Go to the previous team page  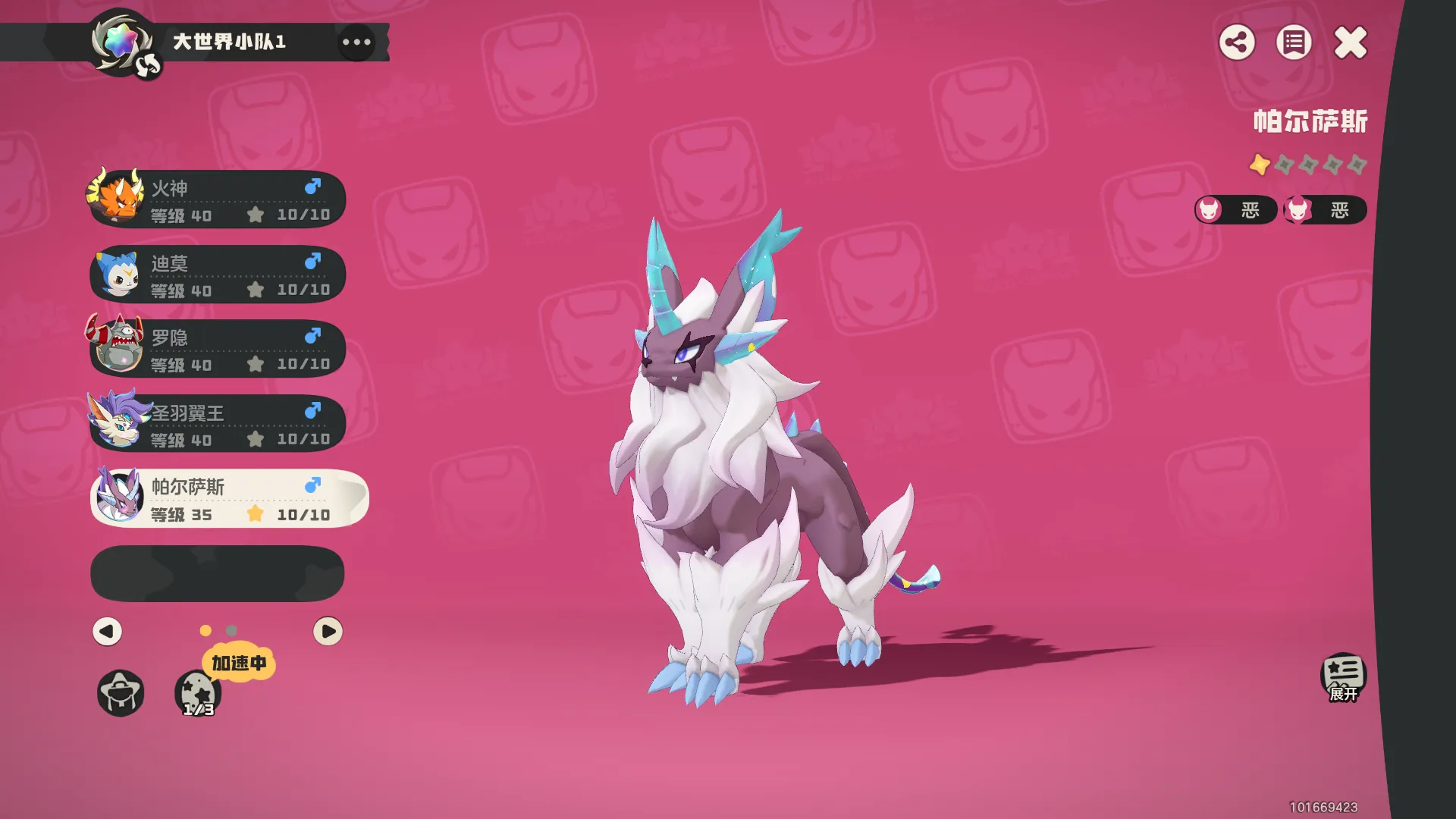point(107,631)
